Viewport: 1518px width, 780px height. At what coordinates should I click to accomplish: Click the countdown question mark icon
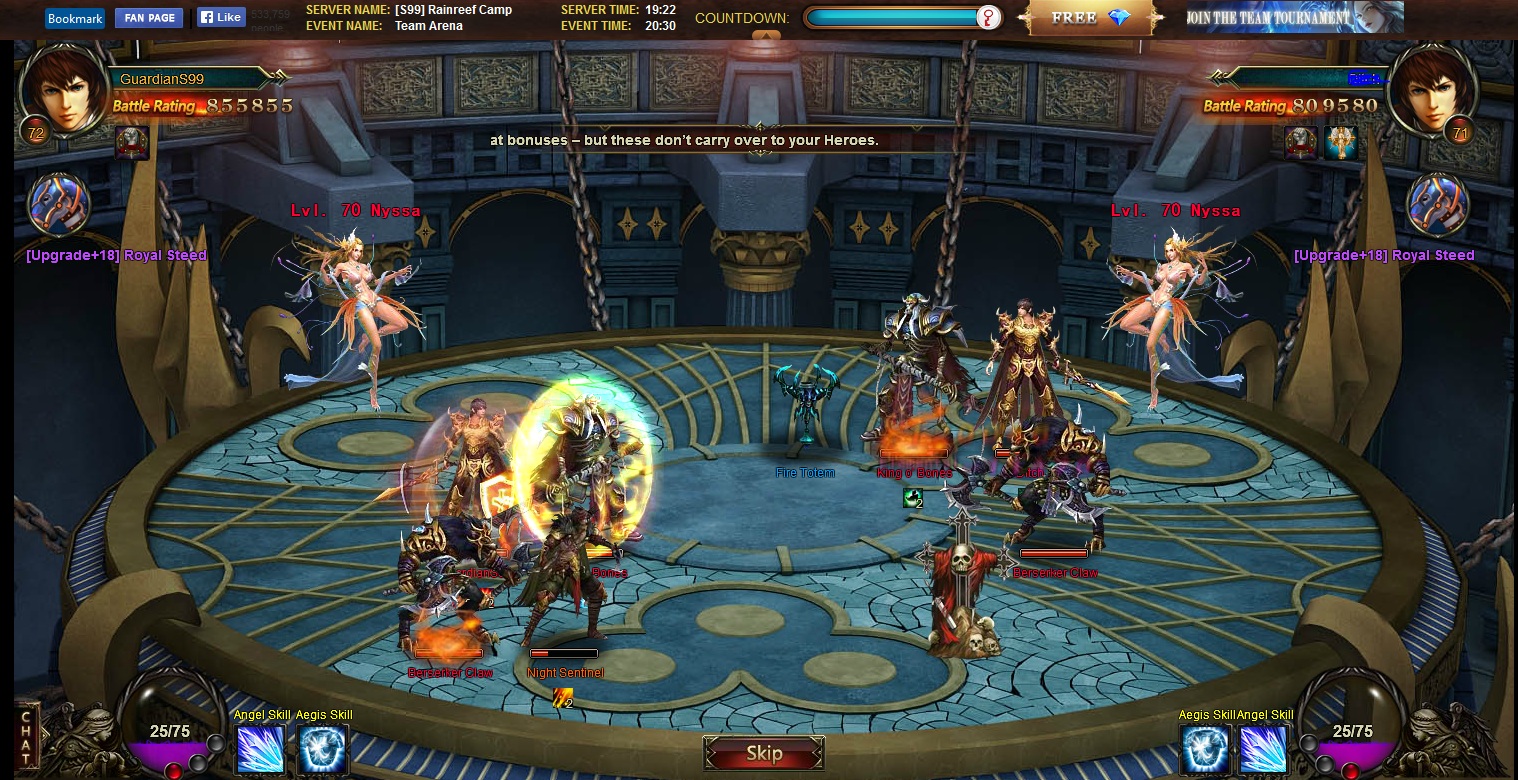(988, 18)
